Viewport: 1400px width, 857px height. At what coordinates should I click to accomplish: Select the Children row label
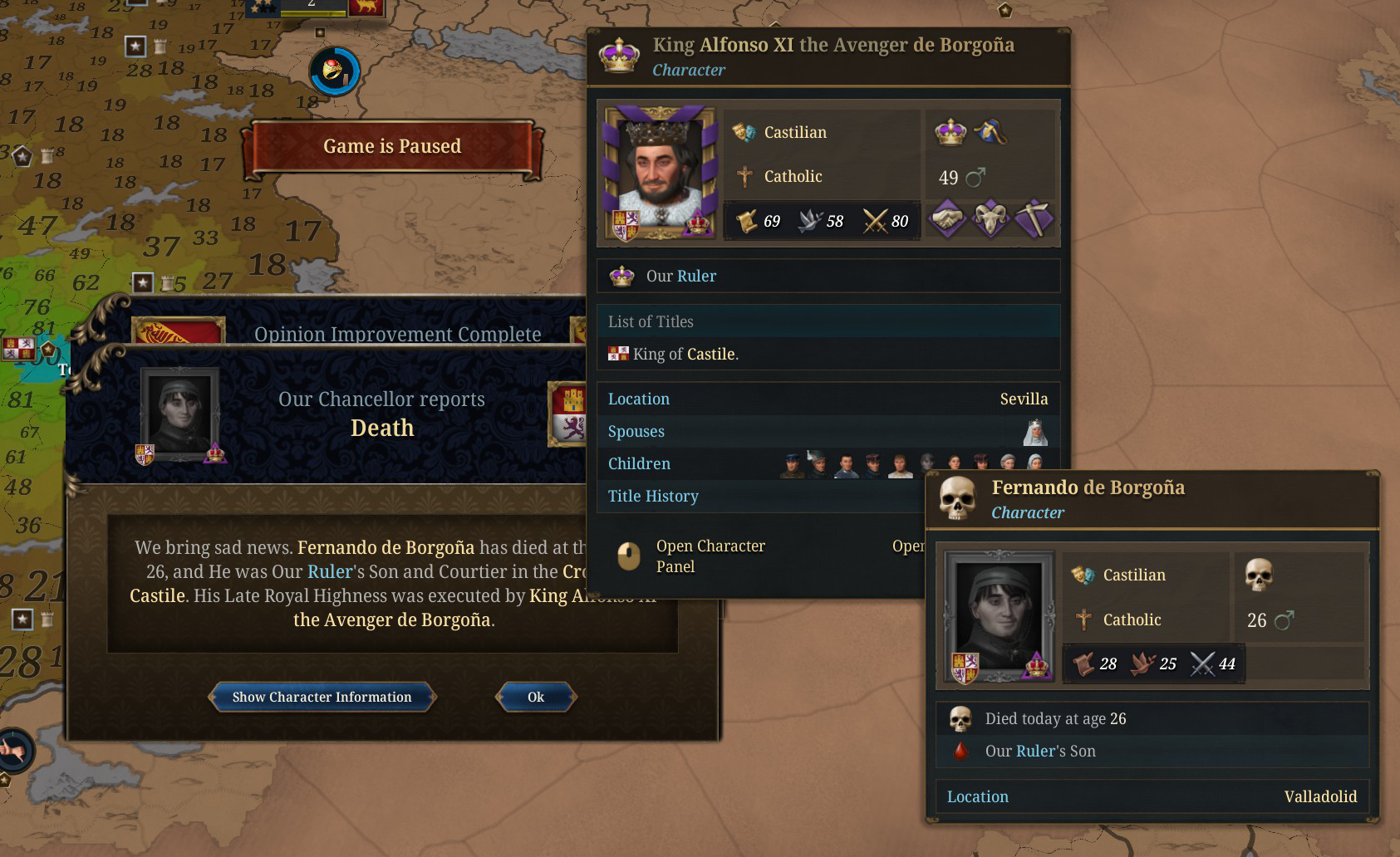click(639, 463)
